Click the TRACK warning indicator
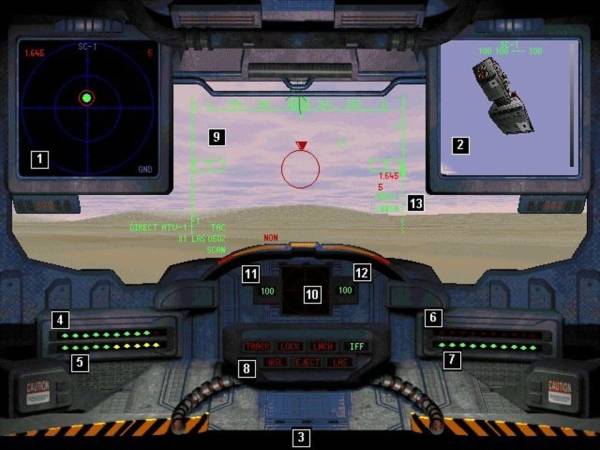The width and height of the screenshot is (600, 450). click(257, 346)
